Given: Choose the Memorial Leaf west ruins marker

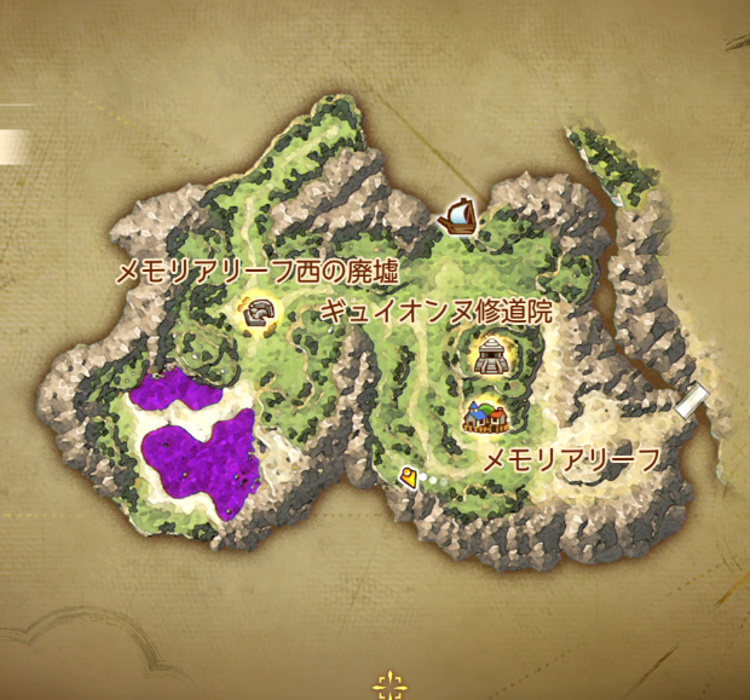Looking at the screenshot, I should click(x=260, y=314).
